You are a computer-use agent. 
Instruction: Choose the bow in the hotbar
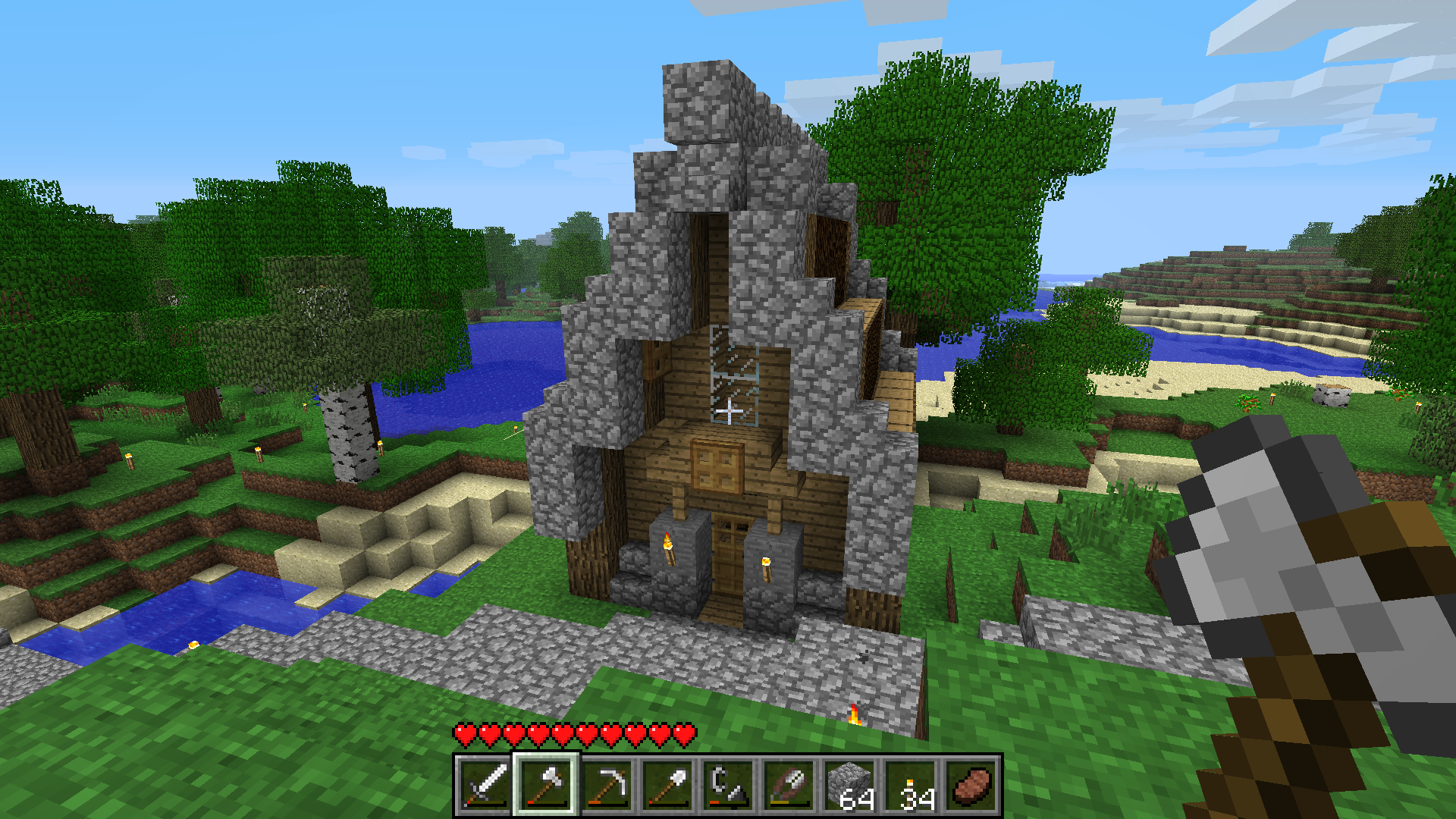(789, 785)
